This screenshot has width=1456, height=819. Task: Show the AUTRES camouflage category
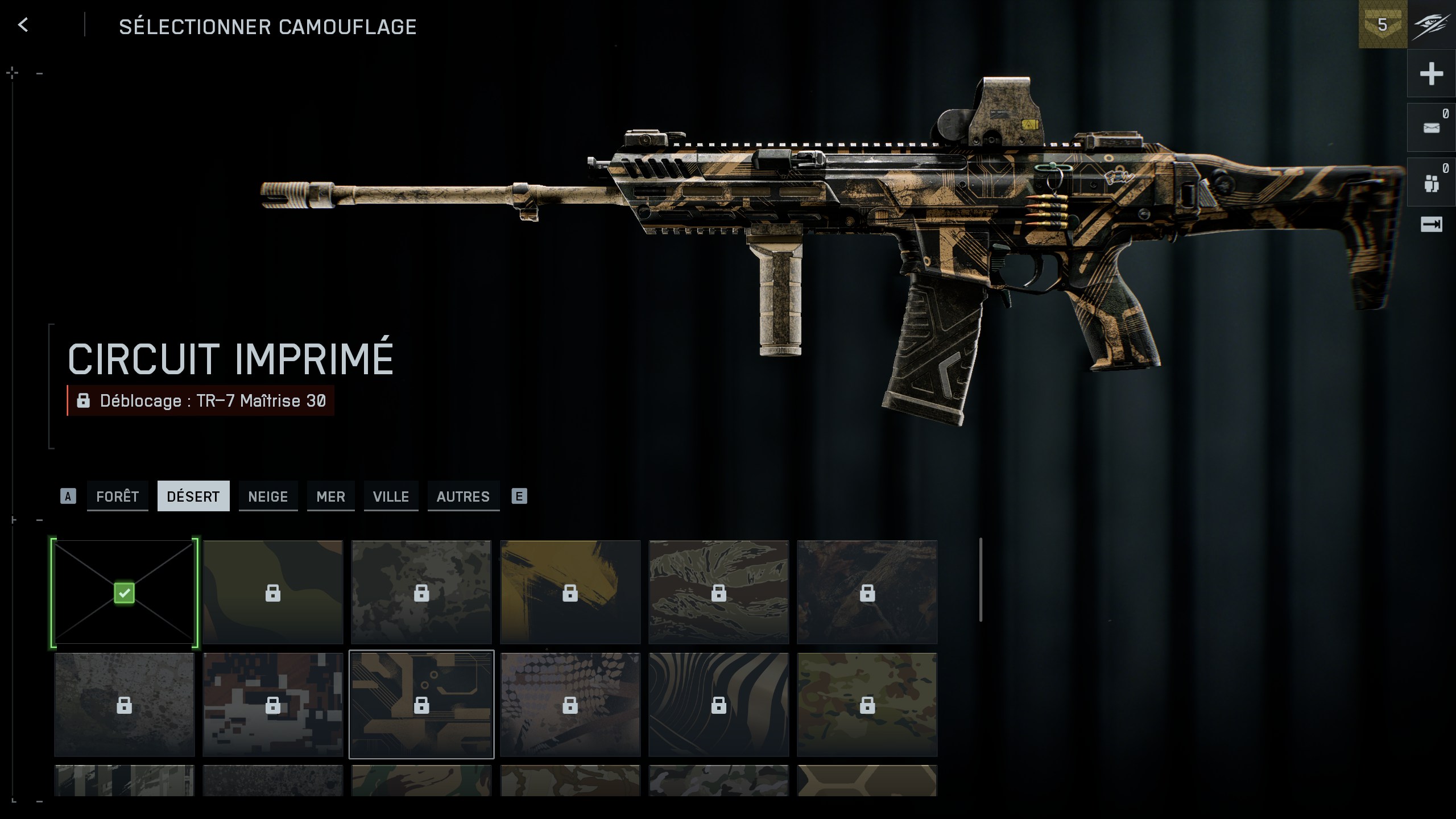pos(463,497)
